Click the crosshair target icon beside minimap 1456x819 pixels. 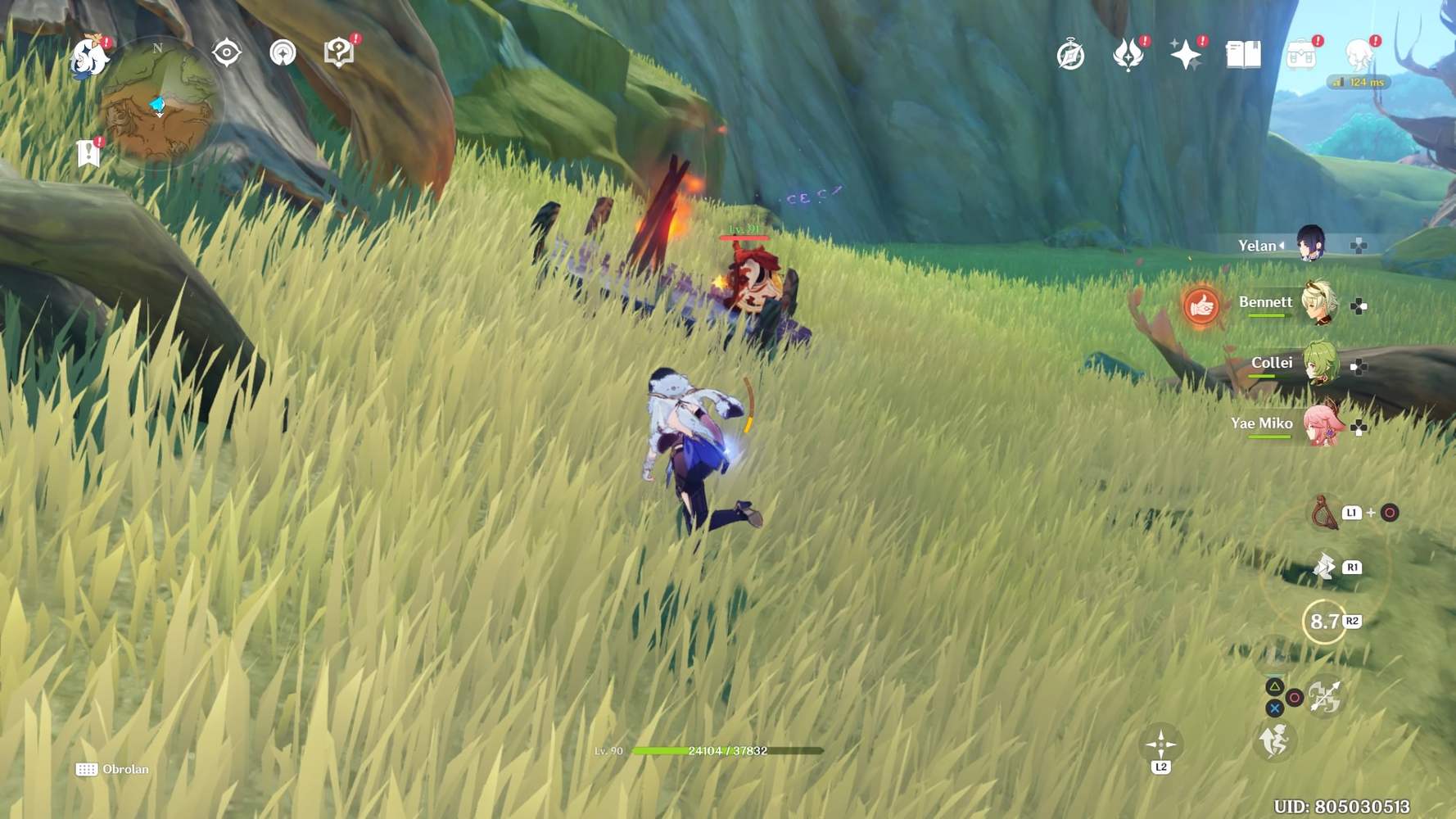[226, 53]
